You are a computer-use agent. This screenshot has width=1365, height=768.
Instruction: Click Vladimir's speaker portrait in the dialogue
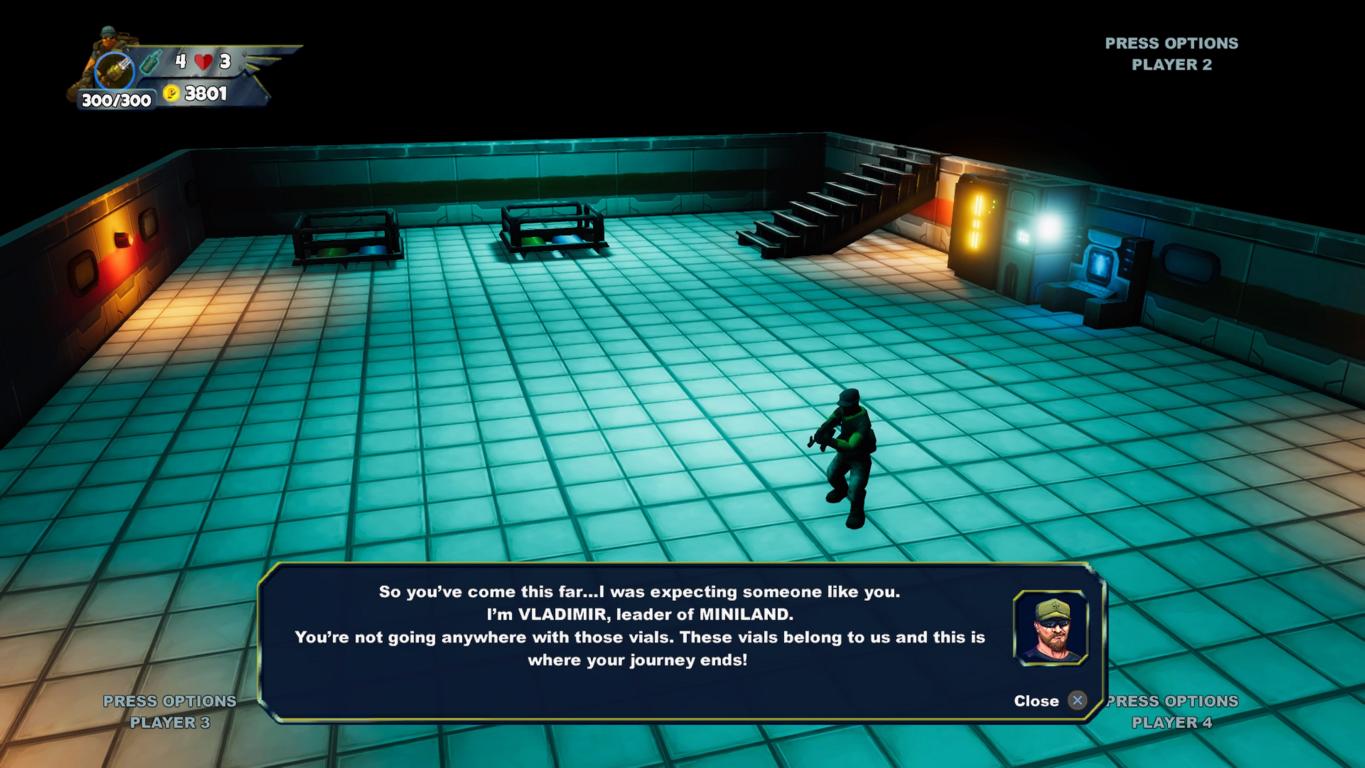click(x=1049, y=628)
